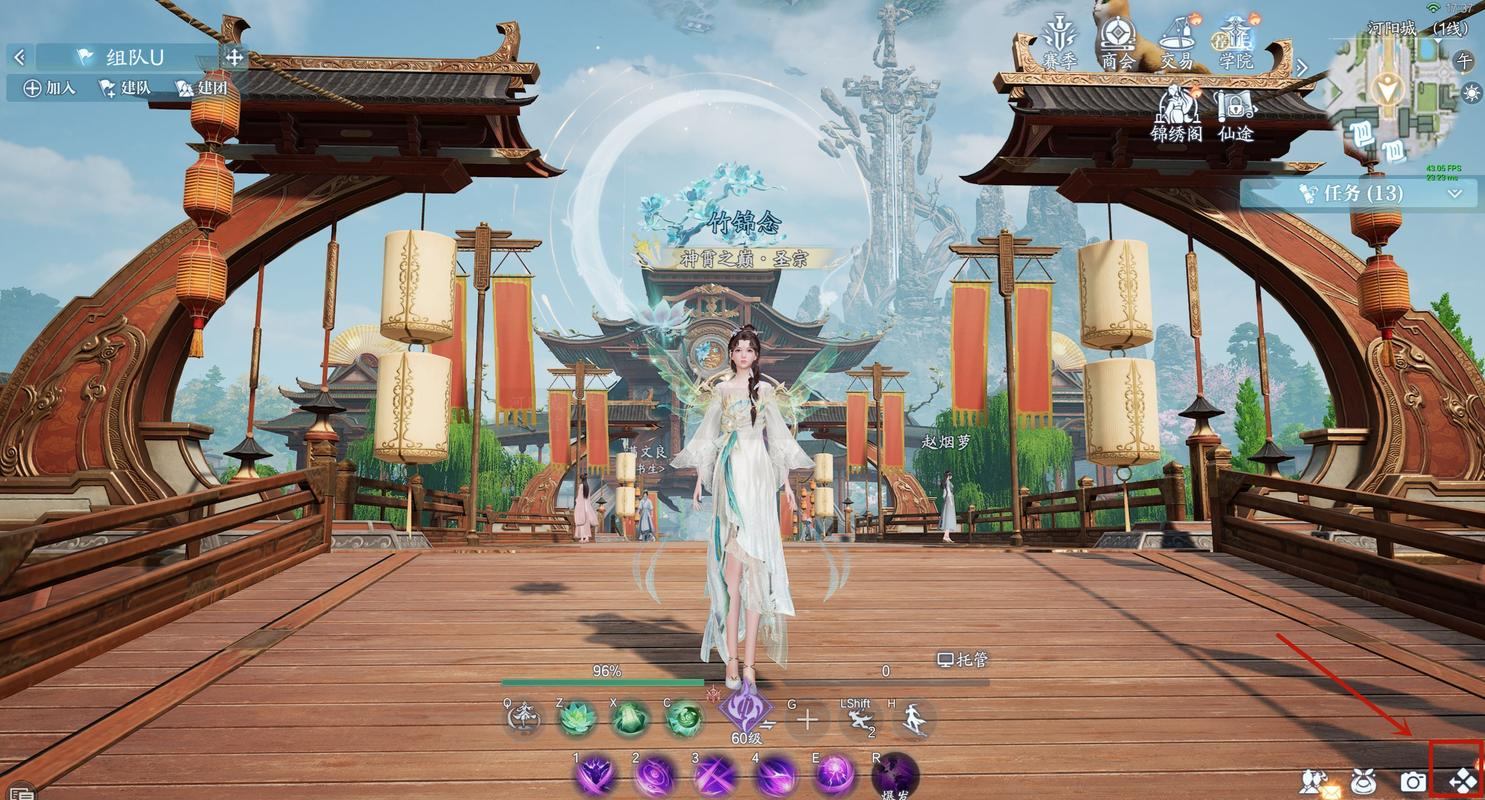Activate the purple crossed slashes skill
Viewport: 1485px width, 800px height.
tap(715, 775)
